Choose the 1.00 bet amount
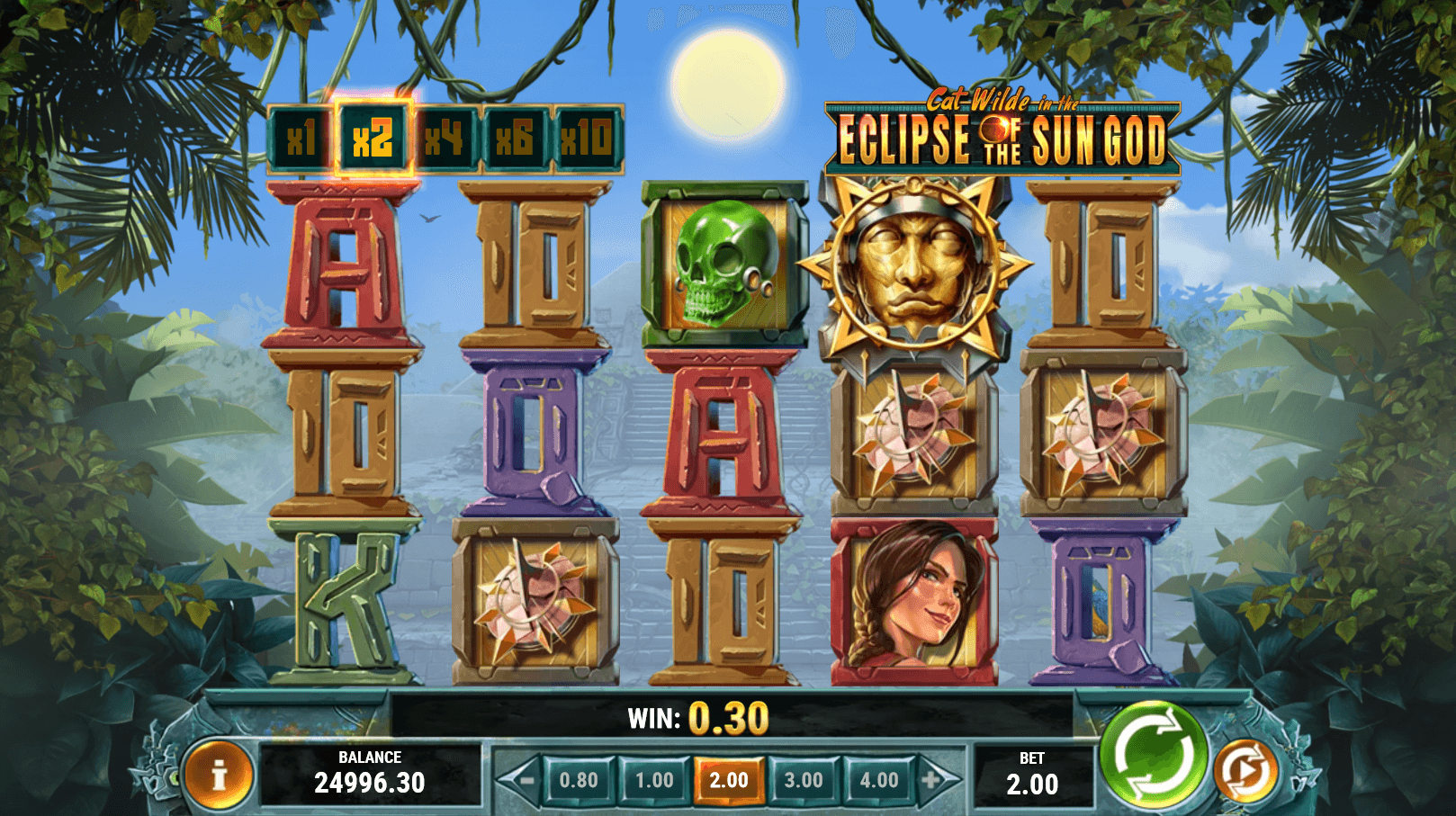 [654, 780]
